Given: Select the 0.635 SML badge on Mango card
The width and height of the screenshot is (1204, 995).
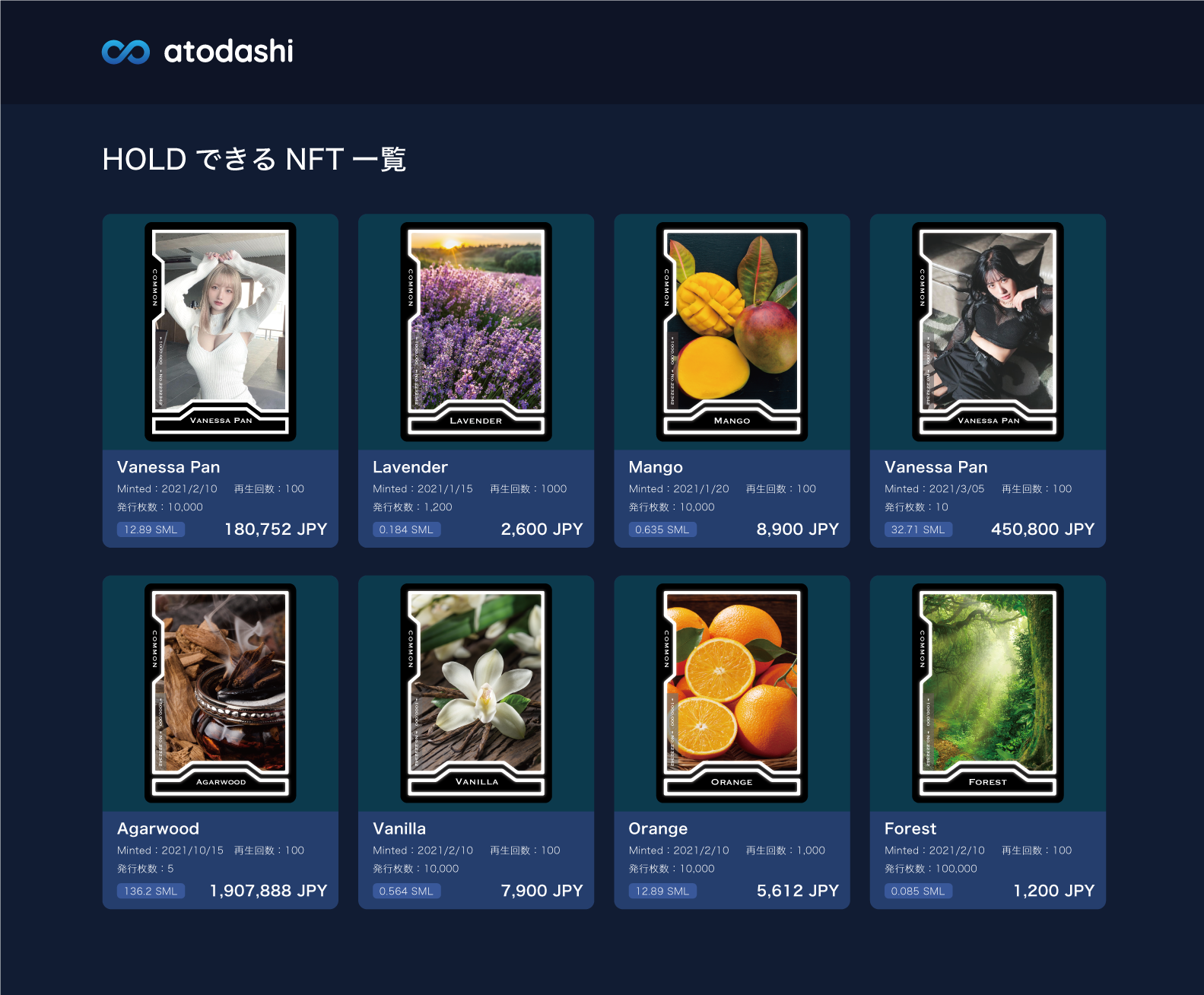Looking at the screenshot, I should coord(661,529).
